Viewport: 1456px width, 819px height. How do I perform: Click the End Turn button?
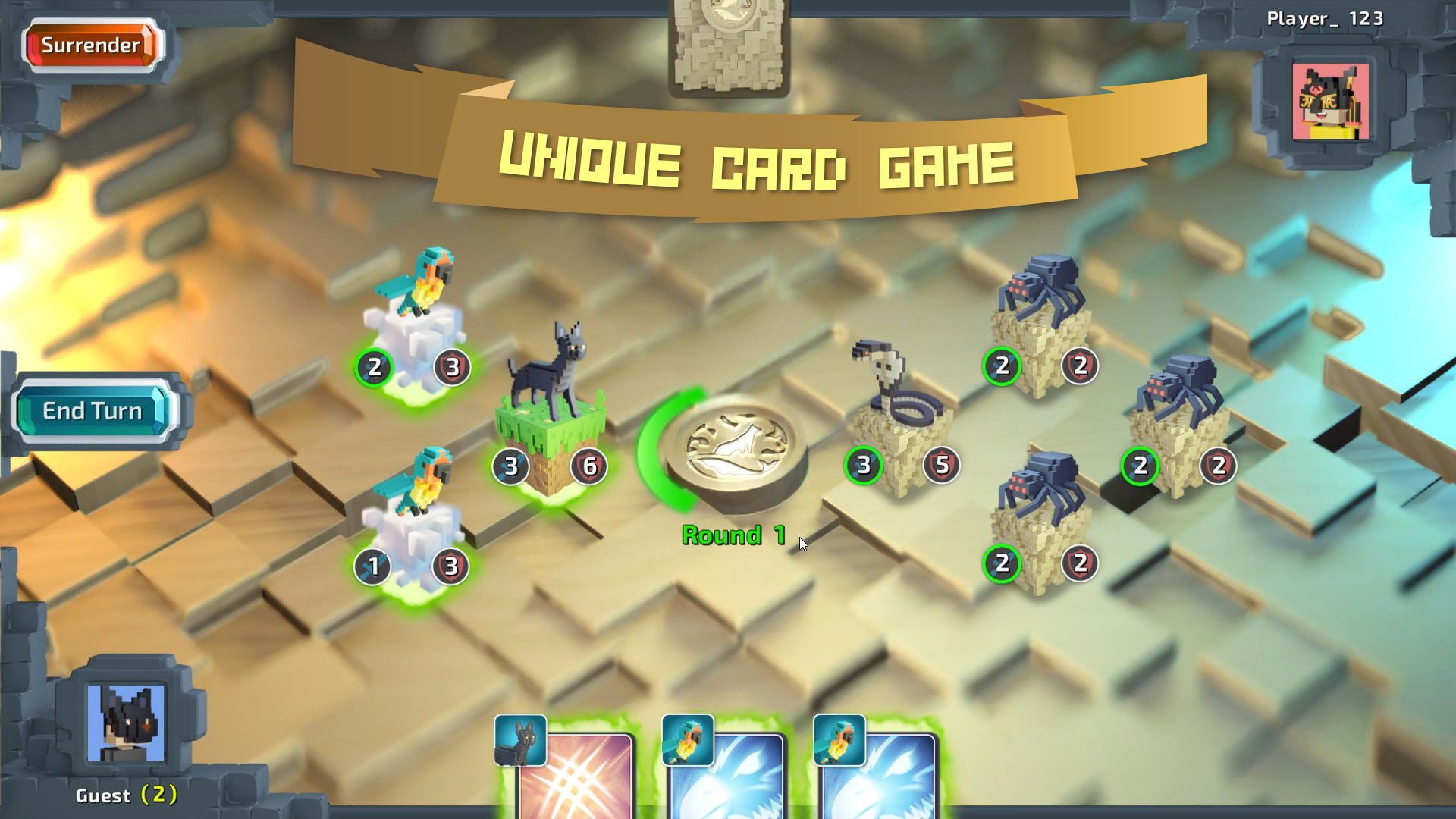[x=91, y=411]
